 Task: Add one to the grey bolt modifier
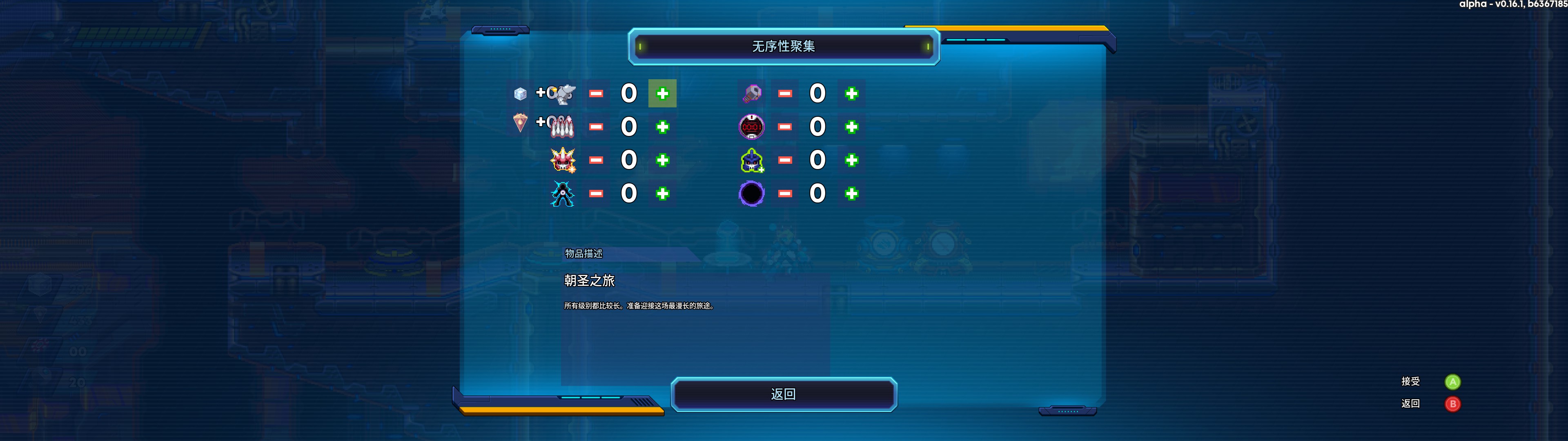click(x=851, y=94)
